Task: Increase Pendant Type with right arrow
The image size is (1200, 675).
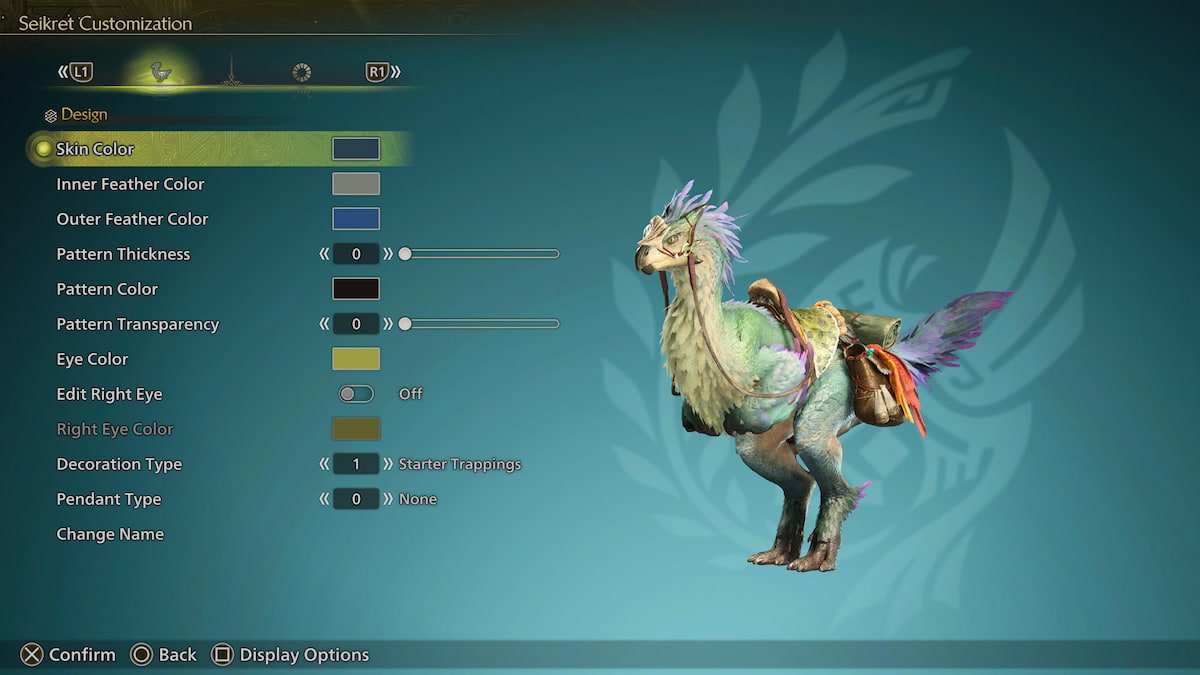Action: click(x=388, y=499)
